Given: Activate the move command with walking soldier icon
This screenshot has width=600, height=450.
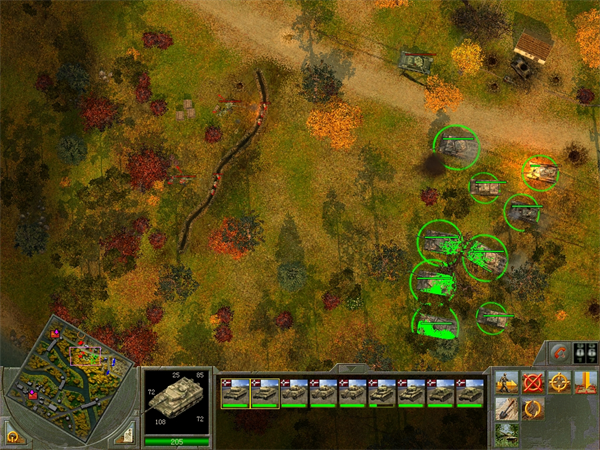Looking at the screenshot, I should [x=507, y=382].
